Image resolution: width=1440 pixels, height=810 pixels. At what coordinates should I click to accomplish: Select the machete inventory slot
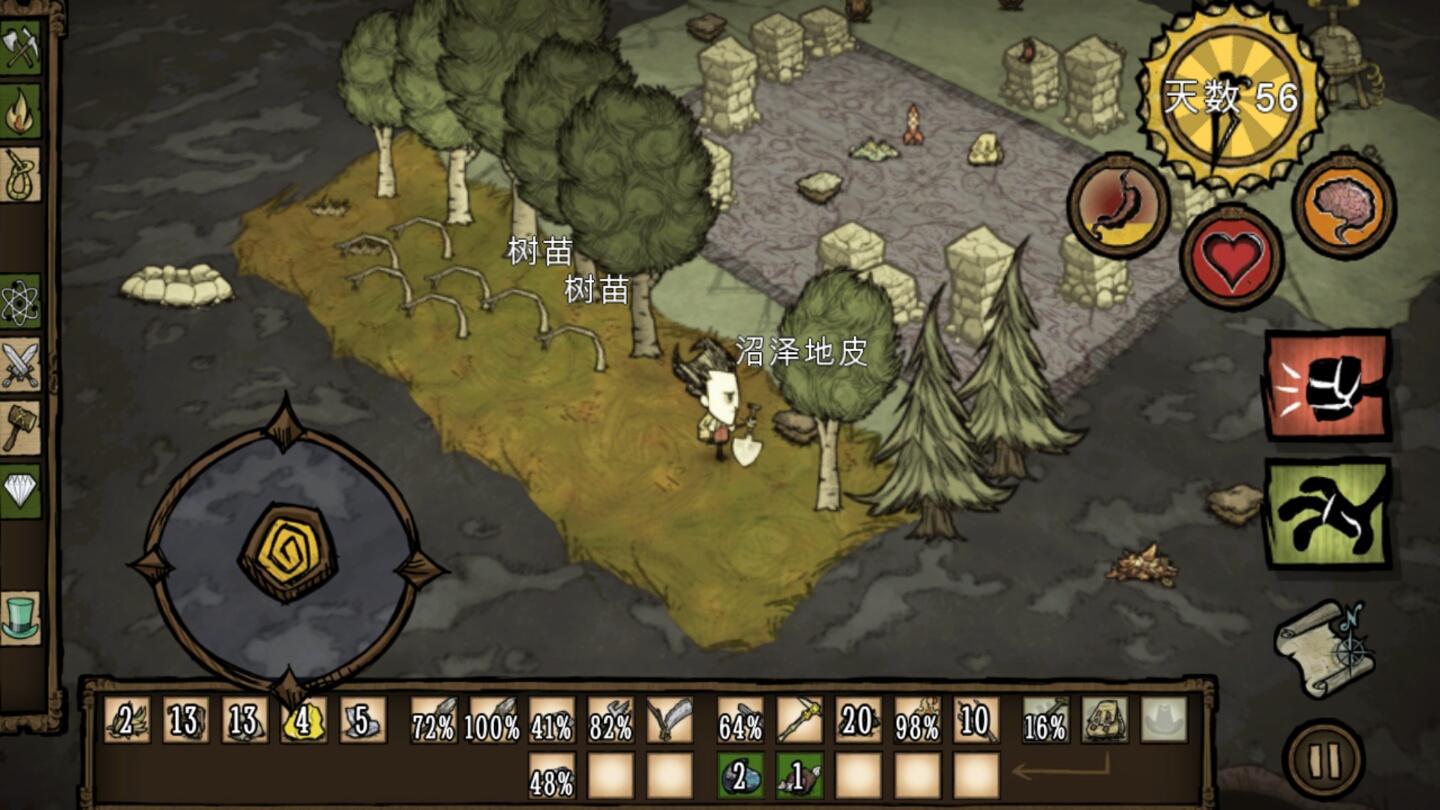tap(670, 720)
